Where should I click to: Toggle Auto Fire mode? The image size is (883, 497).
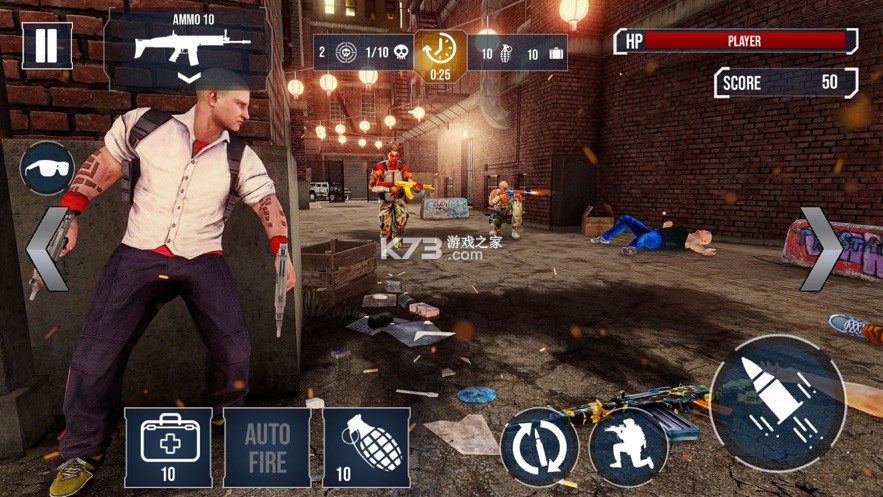(x=267, y=447)
